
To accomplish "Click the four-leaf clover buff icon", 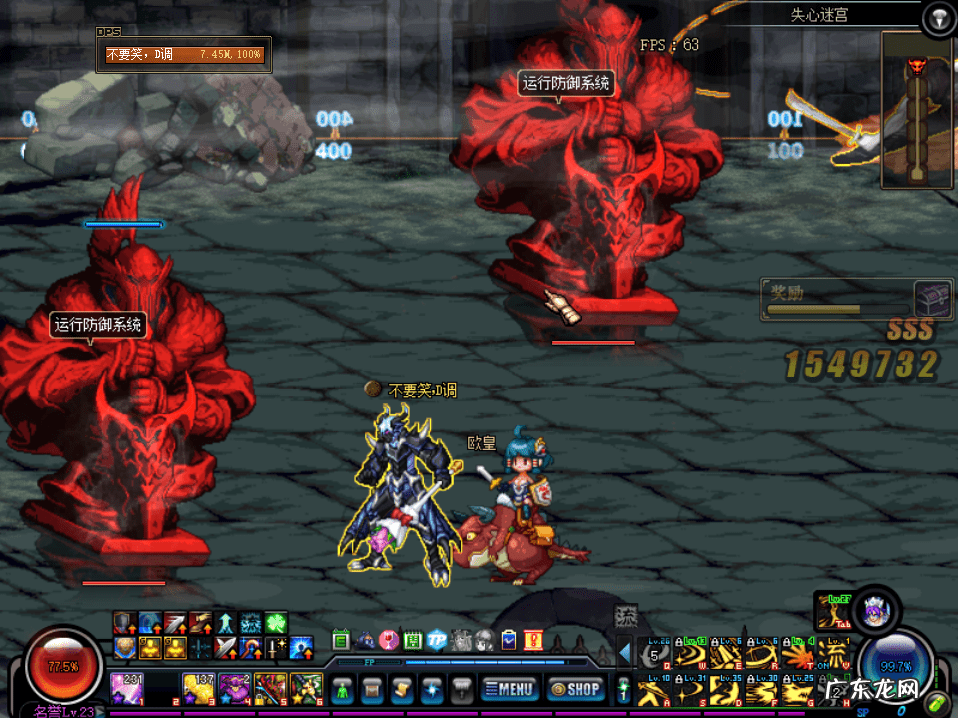I will 276,623.
